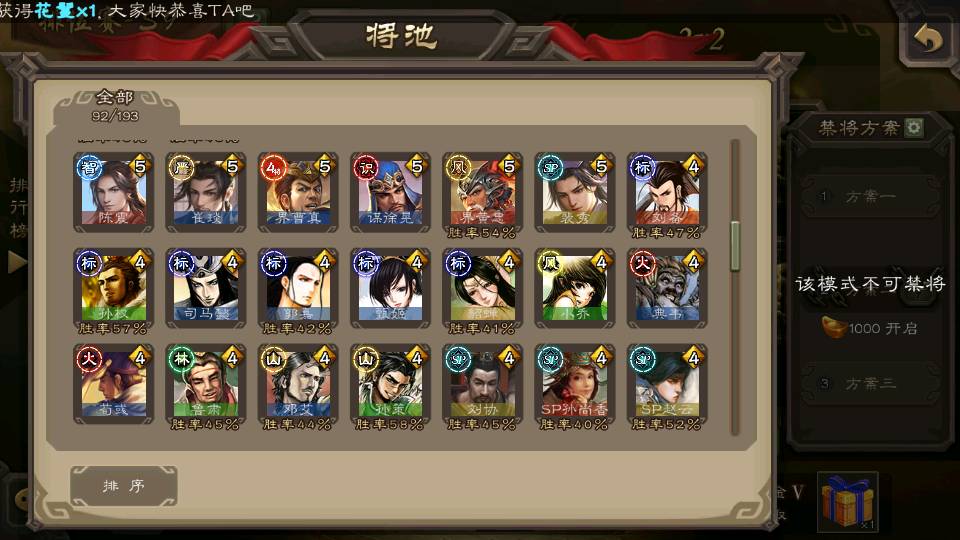Choose the SP孙尚香 general card

(573, 383)
